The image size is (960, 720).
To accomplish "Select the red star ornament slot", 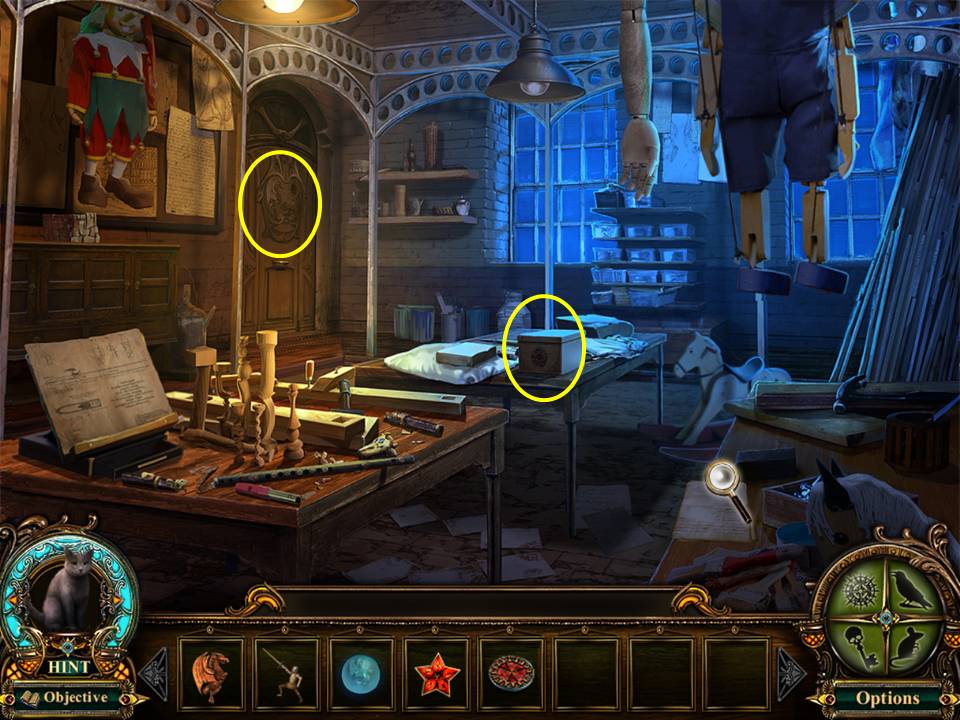I will (436, 674).
